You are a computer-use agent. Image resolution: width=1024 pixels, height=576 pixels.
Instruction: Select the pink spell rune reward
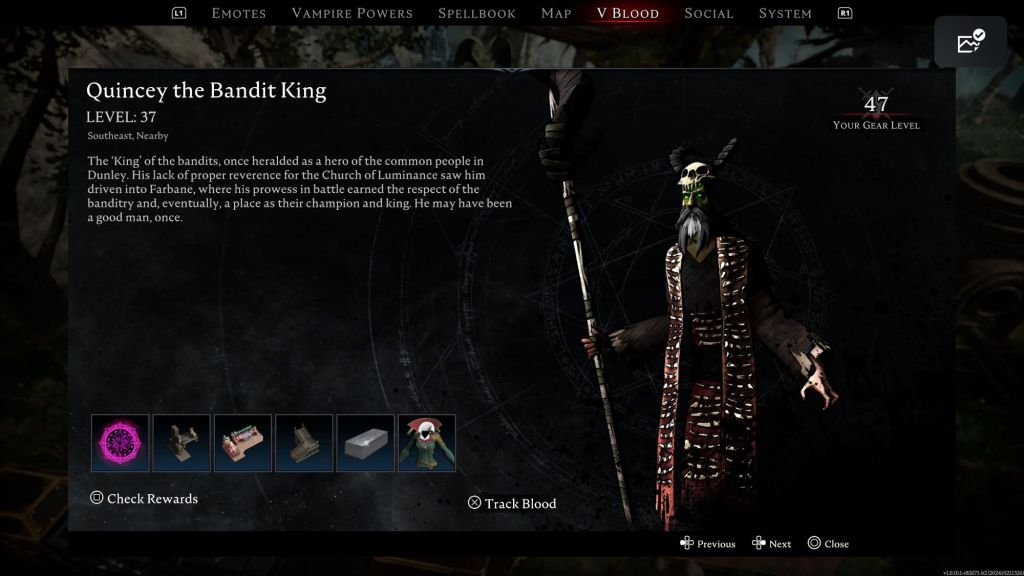tap(120, 443)
